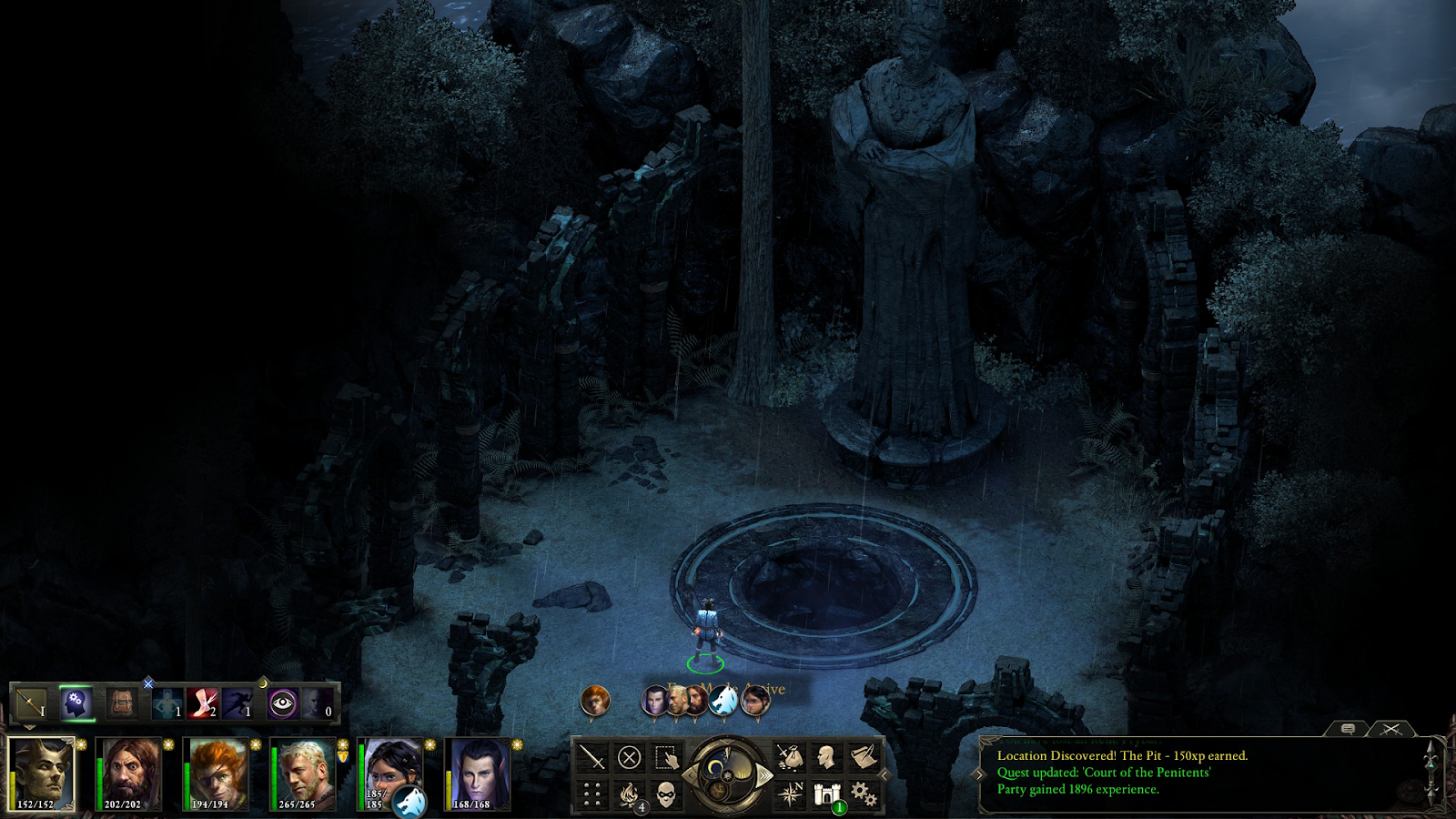This screenshot has height=819, width=1456.
Task: Click the cancel action X button
Action: pos(628,759)
